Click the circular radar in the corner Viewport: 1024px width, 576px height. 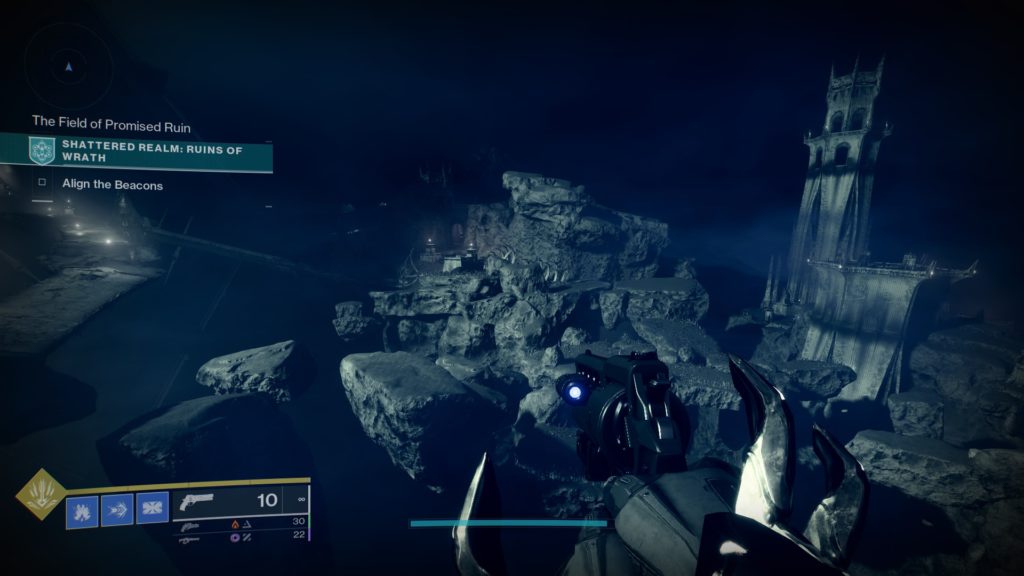tap(68, 67)
